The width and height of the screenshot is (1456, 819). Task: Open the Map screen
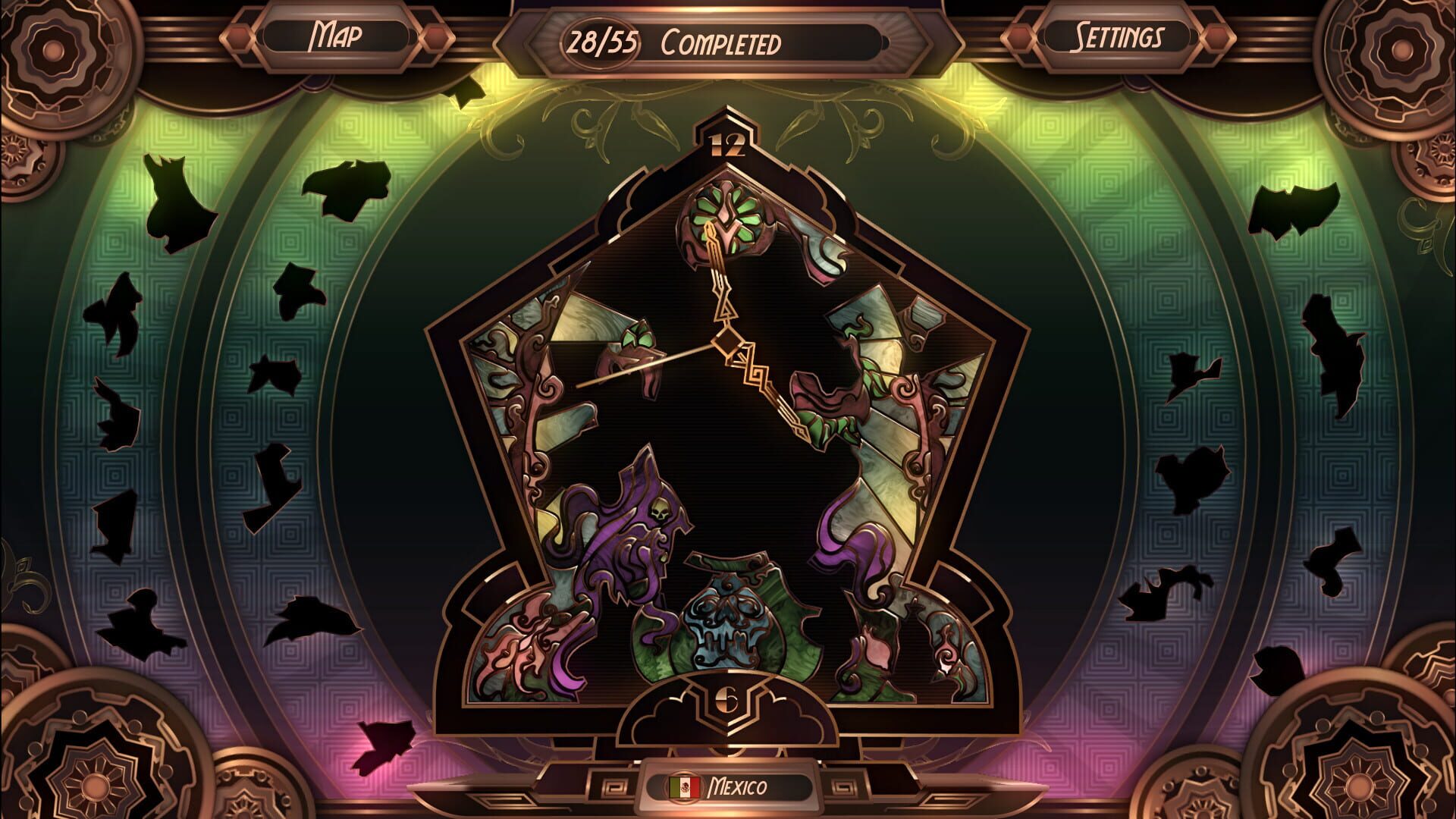(336, 33)
